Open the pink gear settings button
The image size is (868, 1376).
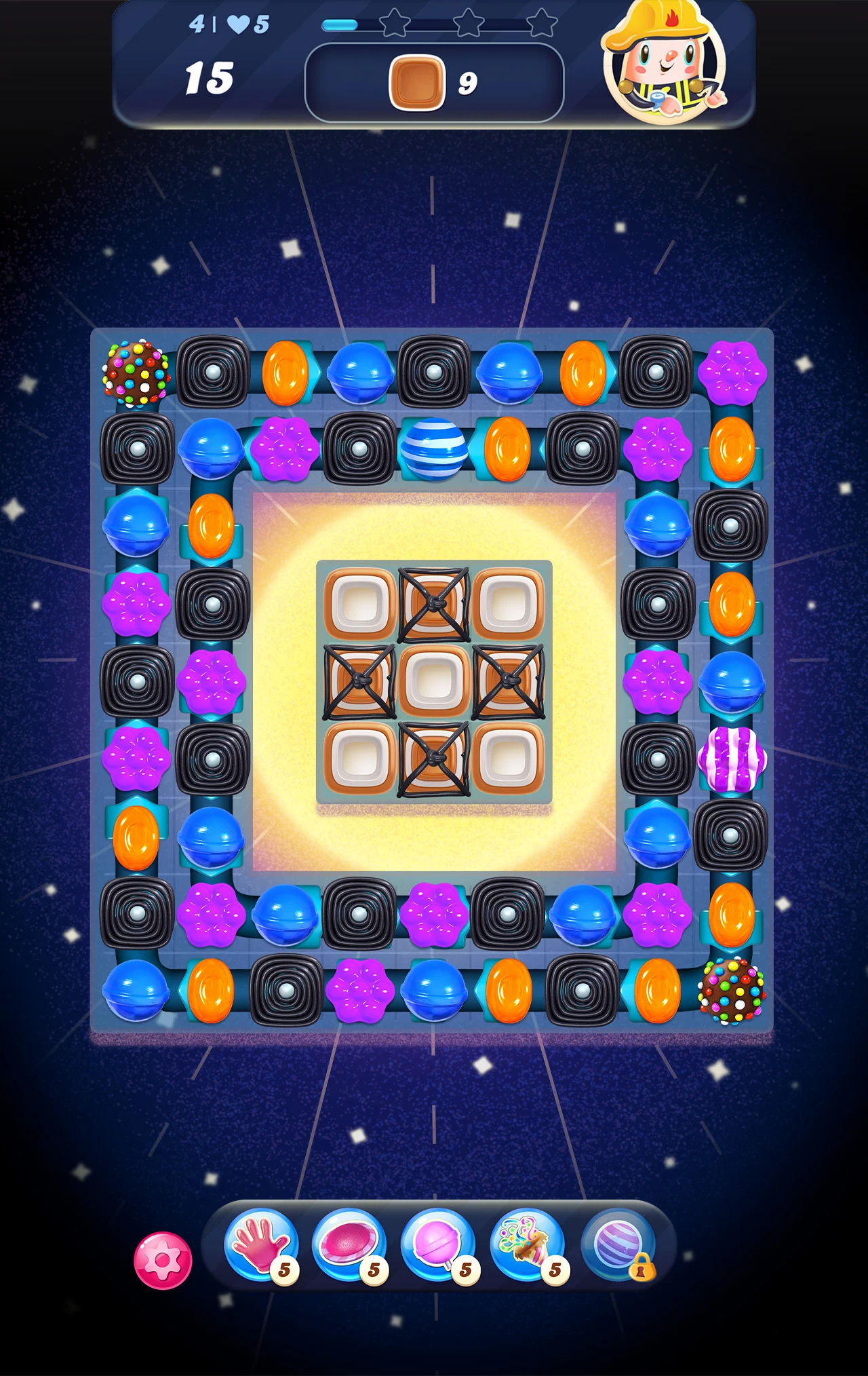[x=163, y=1261]
